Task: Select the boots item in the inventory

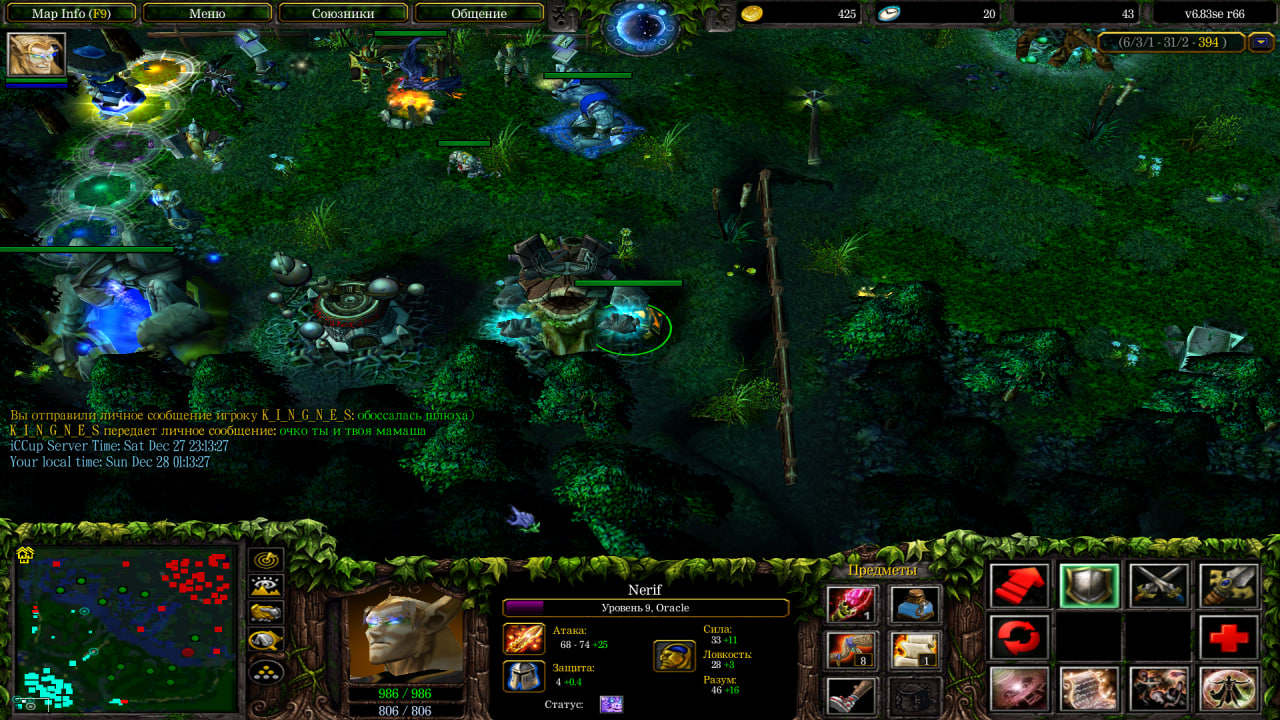Action: click(852, 695)
